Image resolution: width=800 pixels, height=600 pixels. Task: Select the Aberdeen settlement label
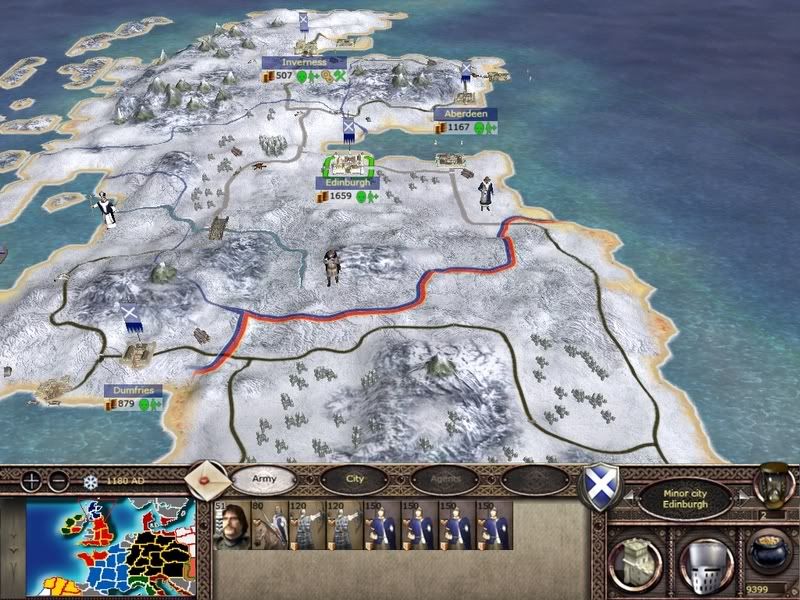coord(464,114)
